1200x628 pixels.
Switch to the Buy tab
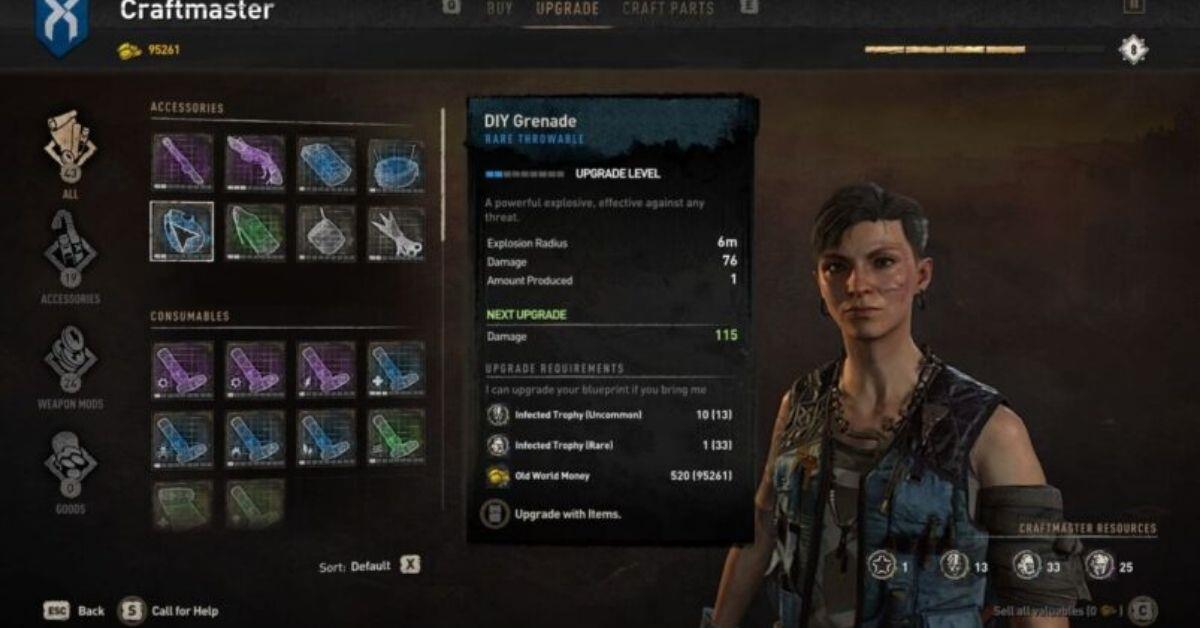pyautogui.click(x=499, y=9)
